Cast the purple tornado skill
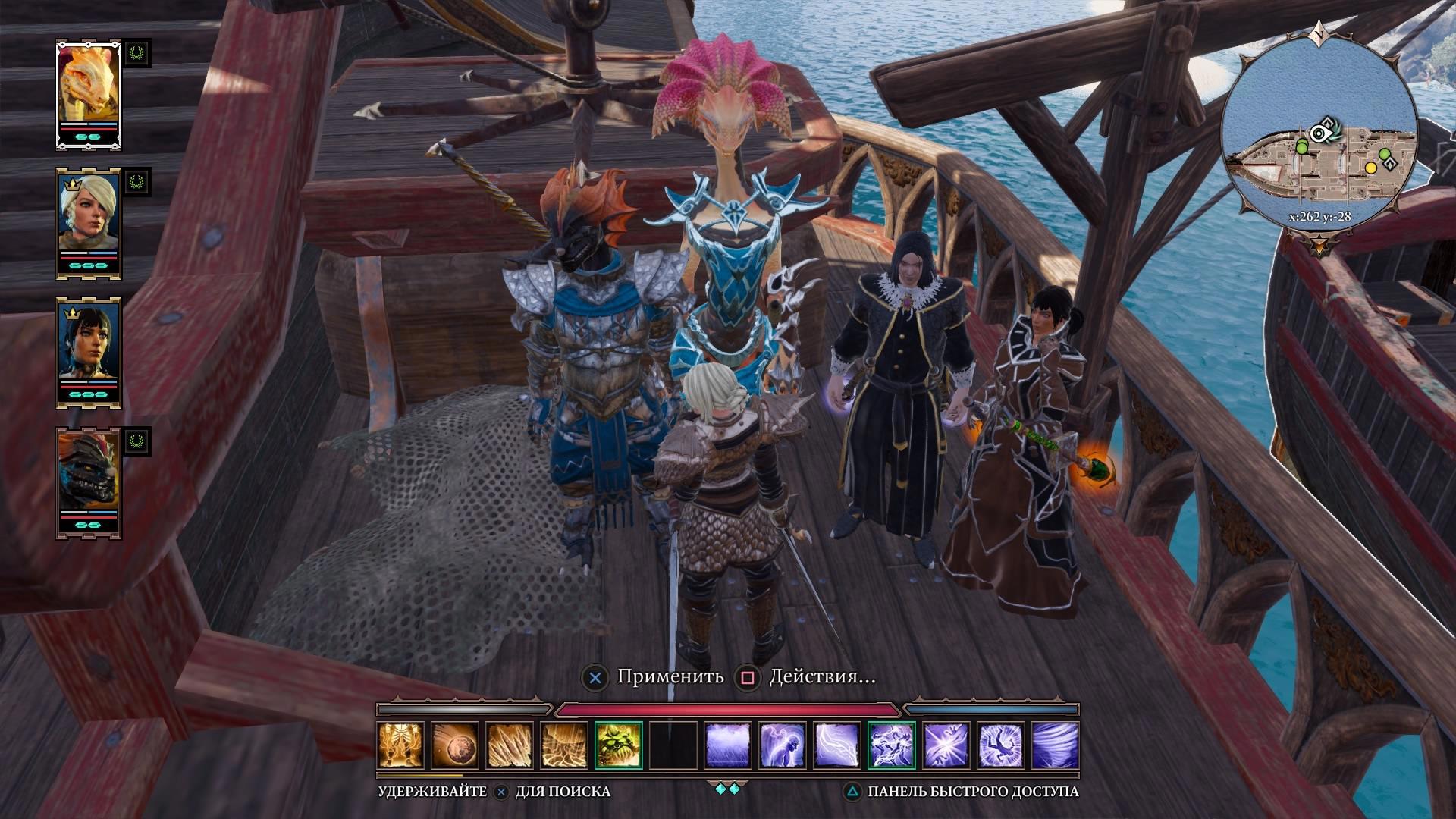 pos(1056,745)
